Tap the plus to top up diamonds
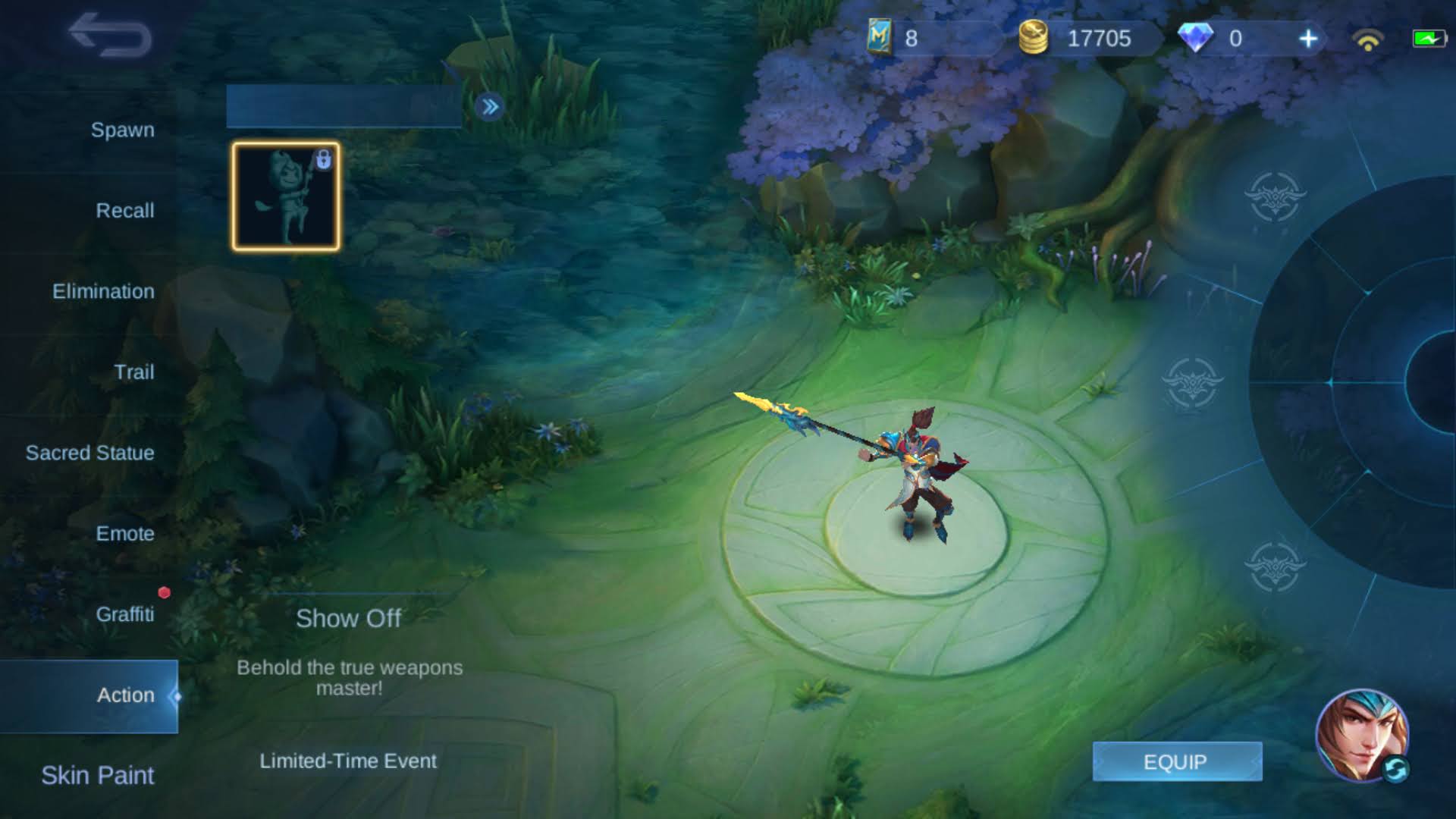 coord(1308,38)
